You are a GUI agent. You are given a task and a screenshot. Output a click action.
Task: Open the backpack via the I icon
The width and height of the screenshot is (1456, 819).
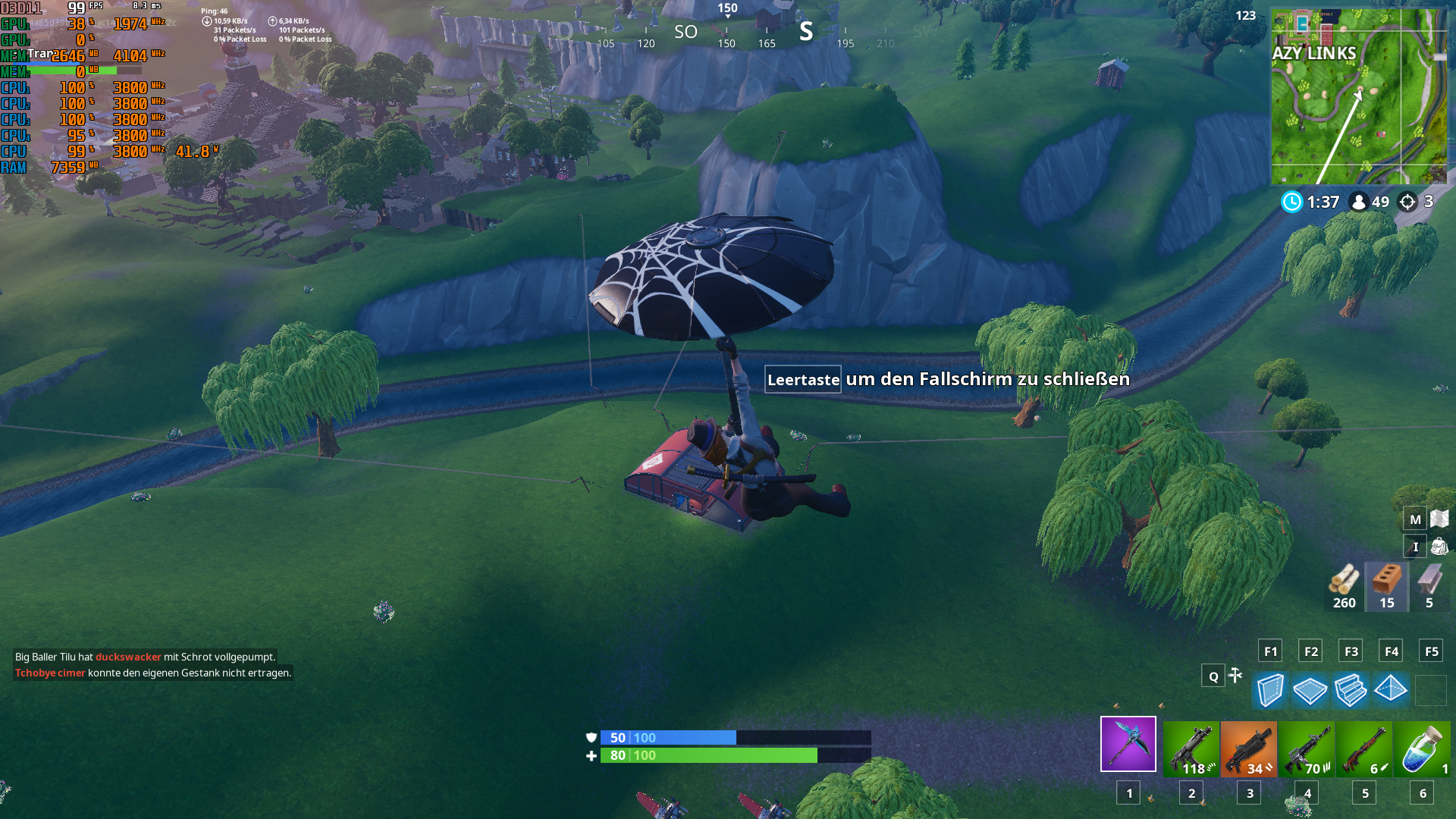pos(1415,547)
